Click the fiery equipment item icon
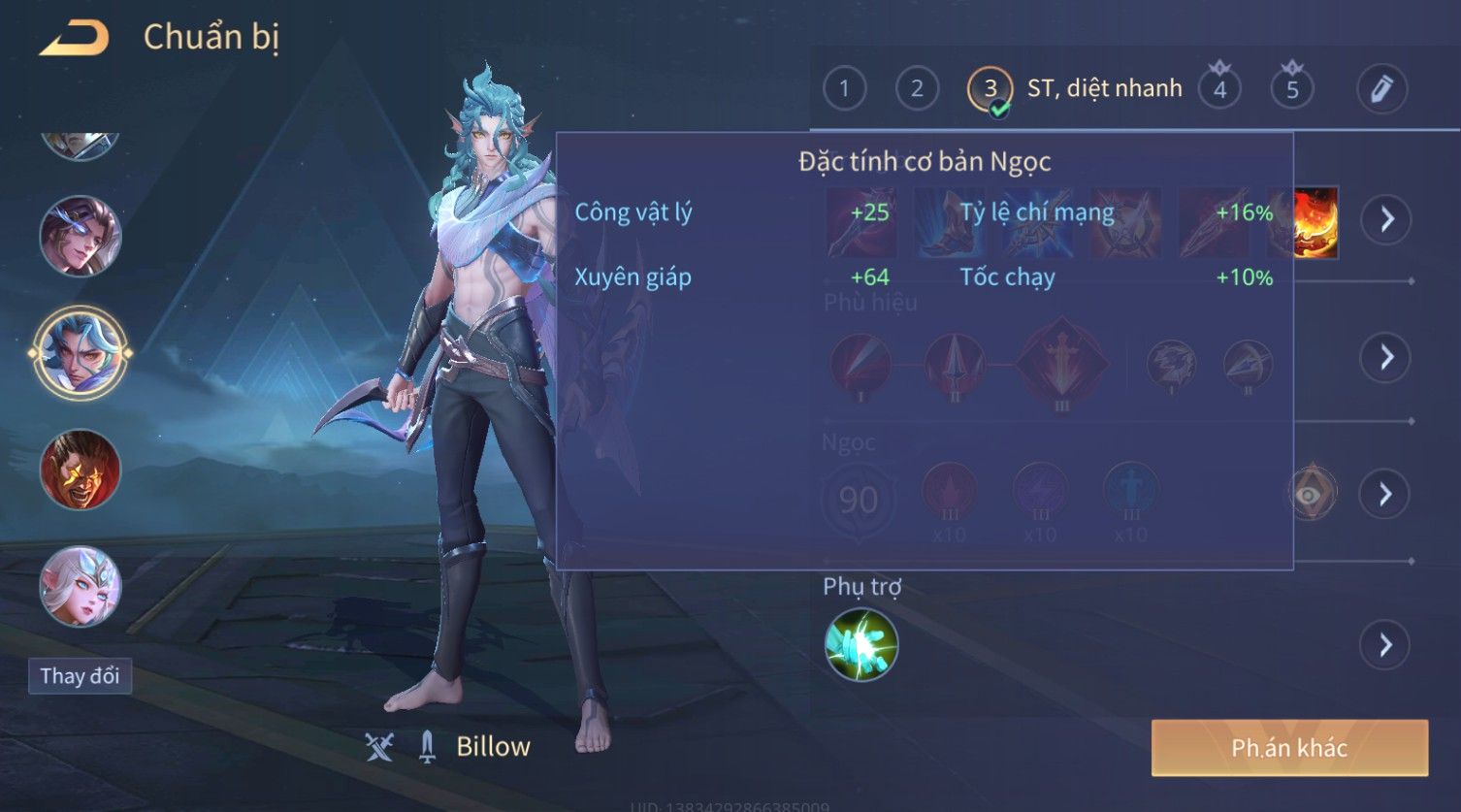1461x812 pixels. [1315, 222]
